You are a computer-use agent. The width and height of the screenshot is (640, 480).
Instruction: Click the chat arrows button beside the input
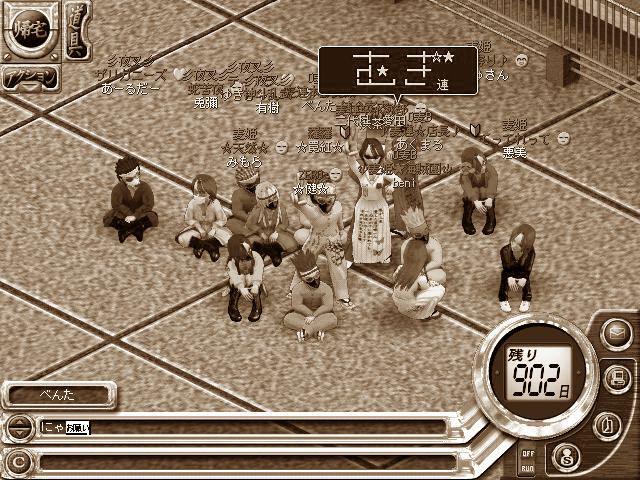tap(17, 428)
